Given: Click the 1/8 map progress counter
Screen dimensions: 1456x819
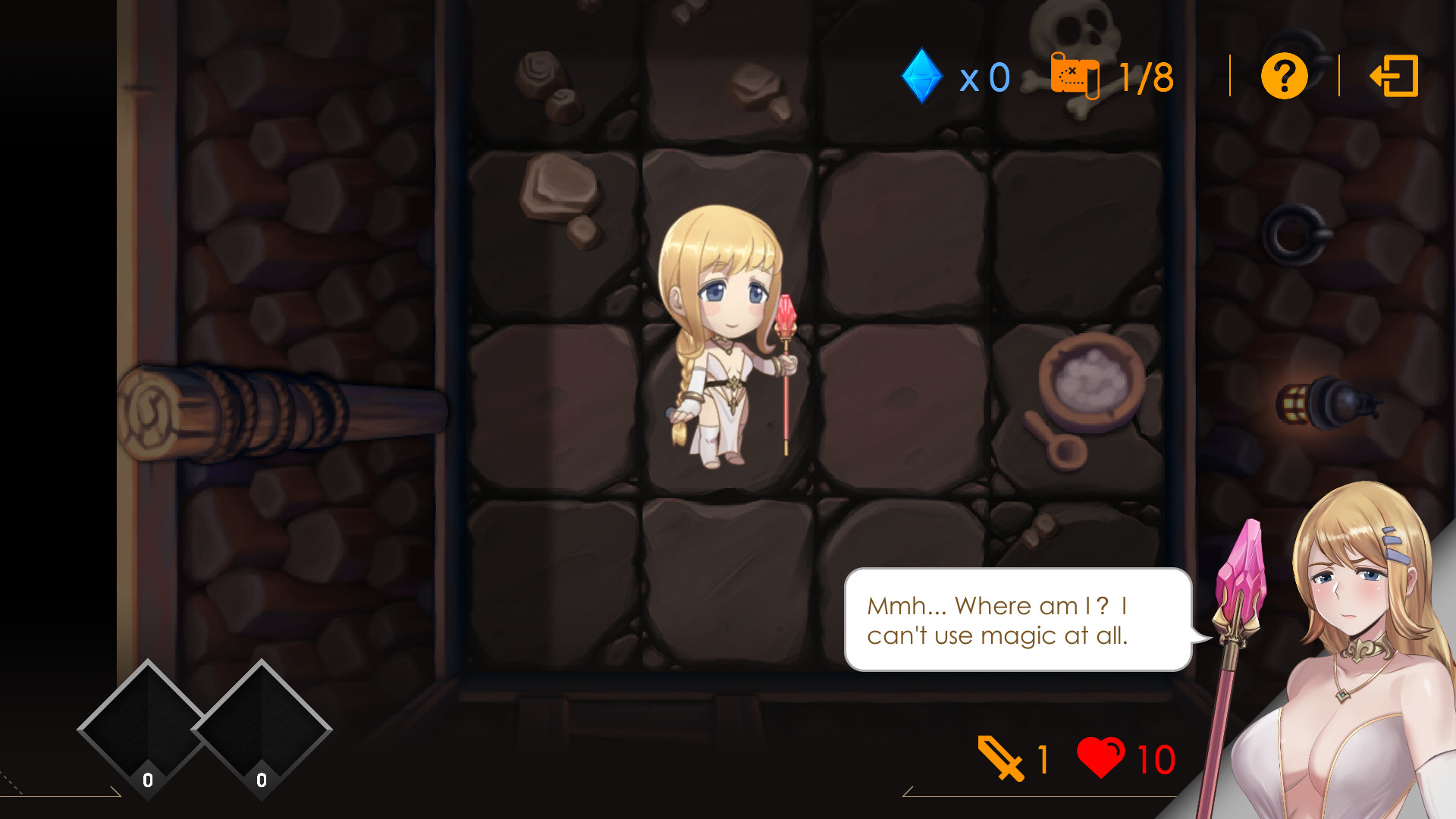Looking at the screenshot, I should point(1144,75).
